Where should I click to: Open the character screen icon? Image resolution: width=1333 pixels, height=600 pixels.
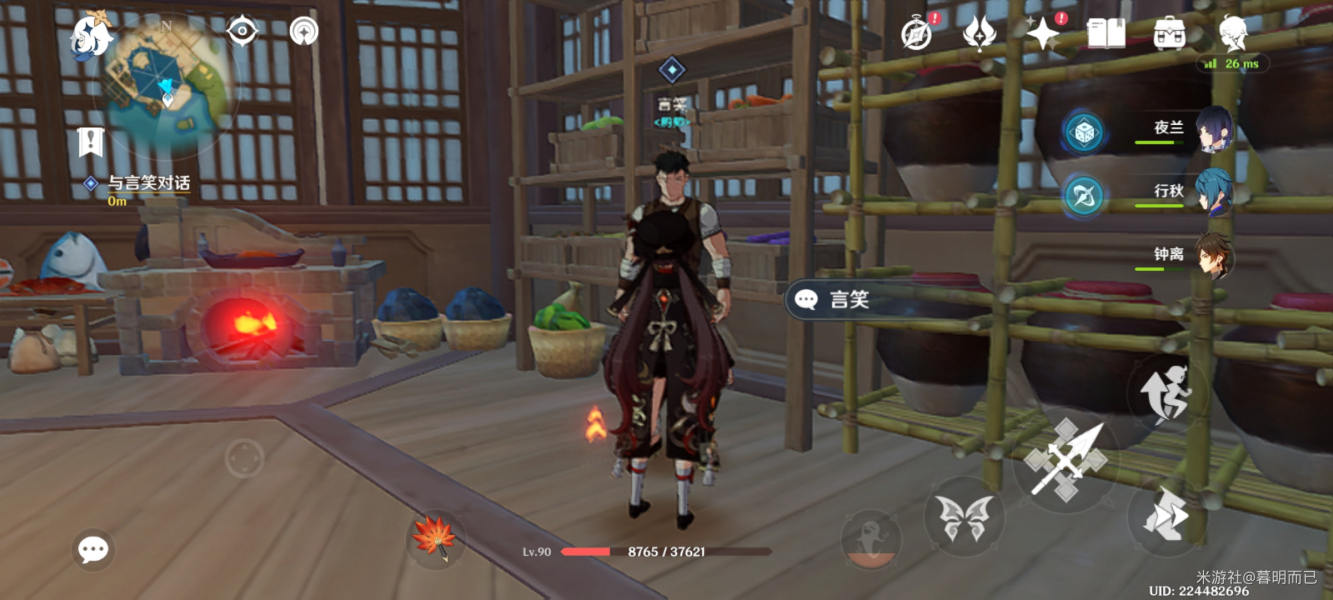pos(1232,34)
